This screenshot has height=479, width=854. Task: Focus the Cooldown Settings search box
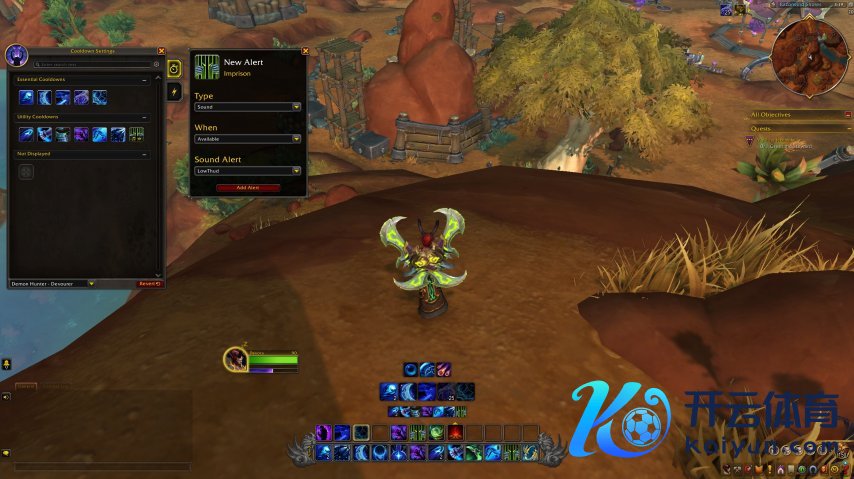coord(90,64)
